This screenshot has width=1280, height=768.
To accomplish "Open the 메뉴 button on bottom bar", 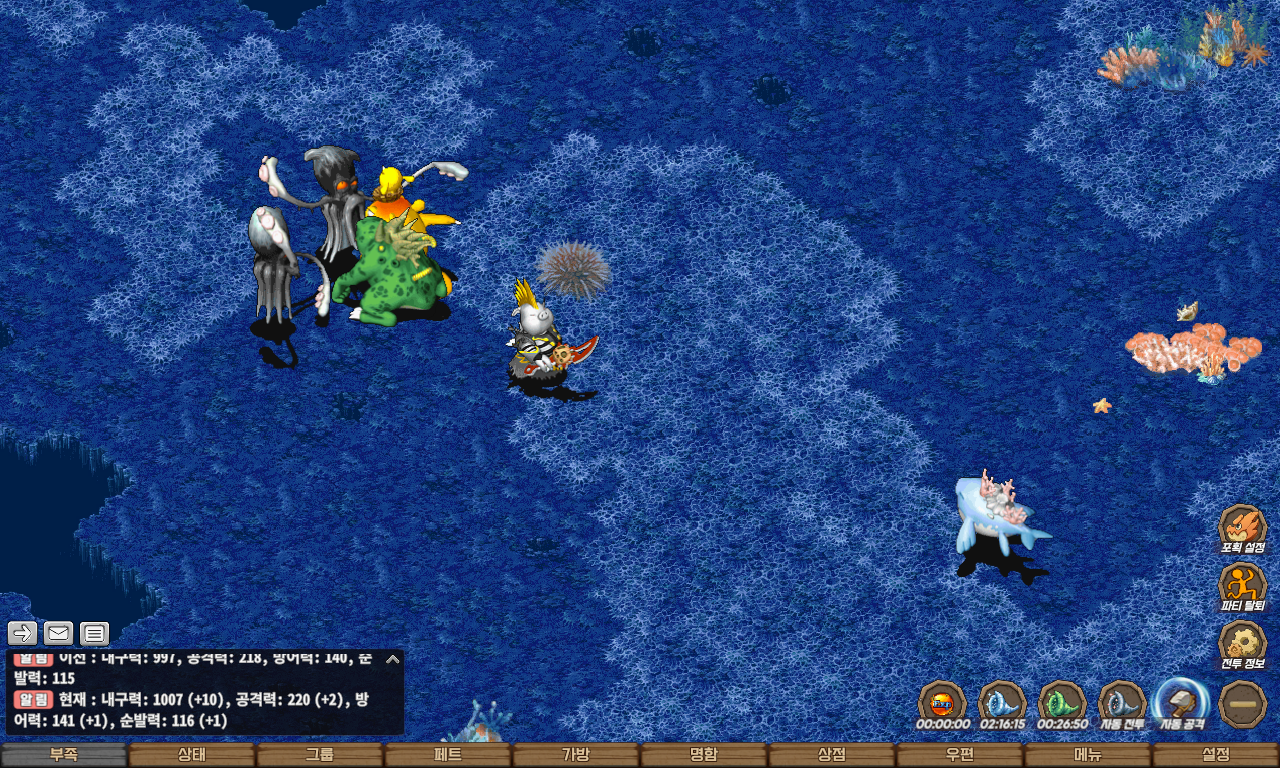I will [x=1088, y=755].
